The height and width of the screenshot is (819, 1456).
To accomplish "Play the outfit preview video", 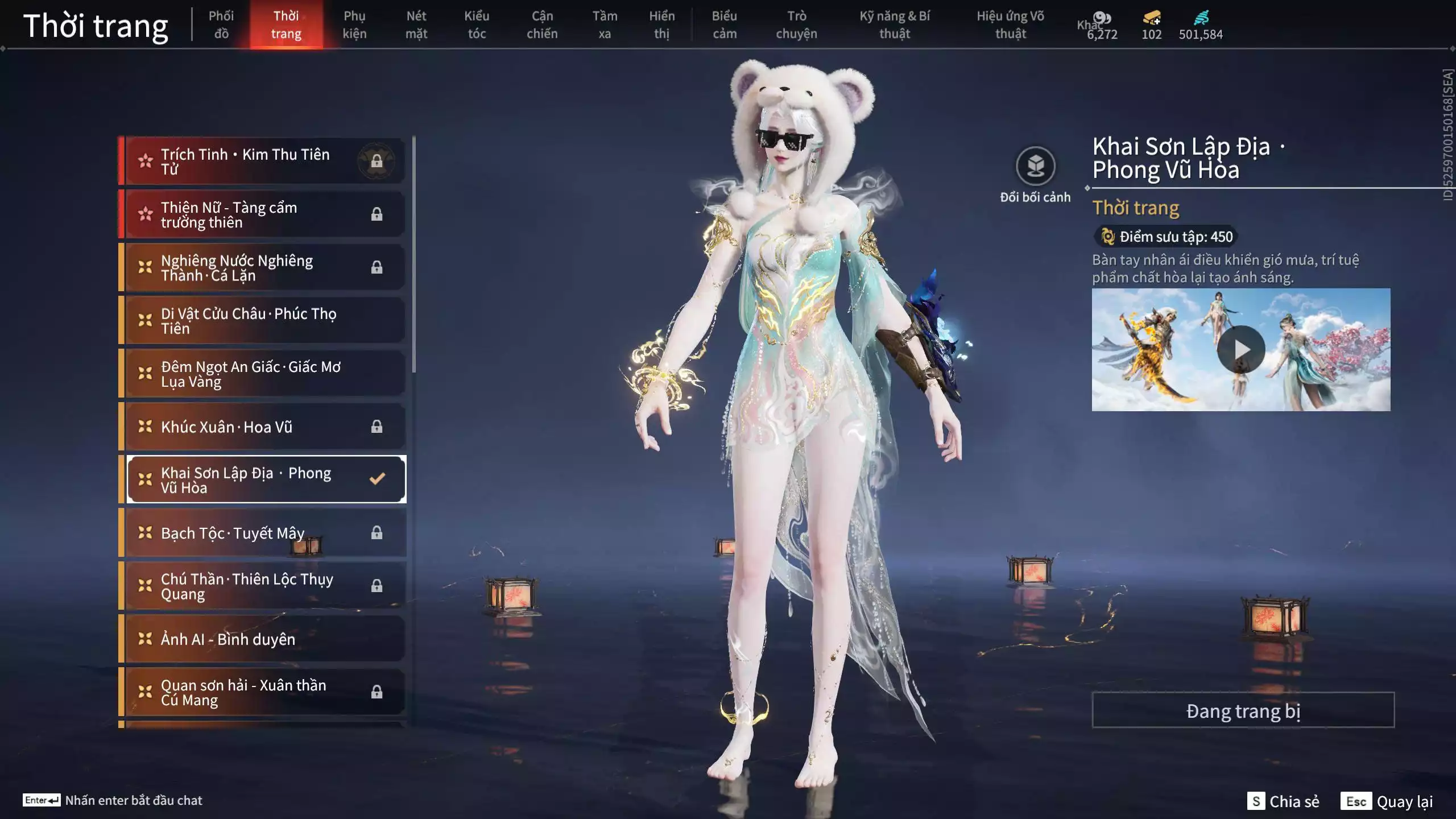I will tap(1241, 349).
